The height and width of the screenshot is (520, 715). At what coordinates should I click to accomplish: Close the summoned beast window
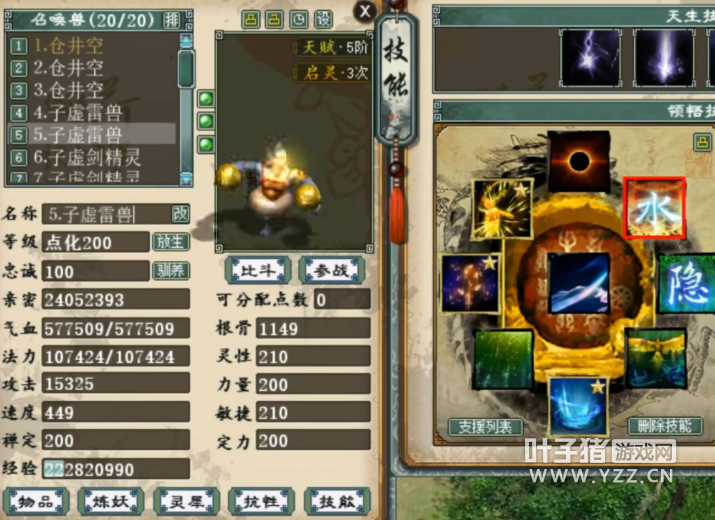point(366,12)
